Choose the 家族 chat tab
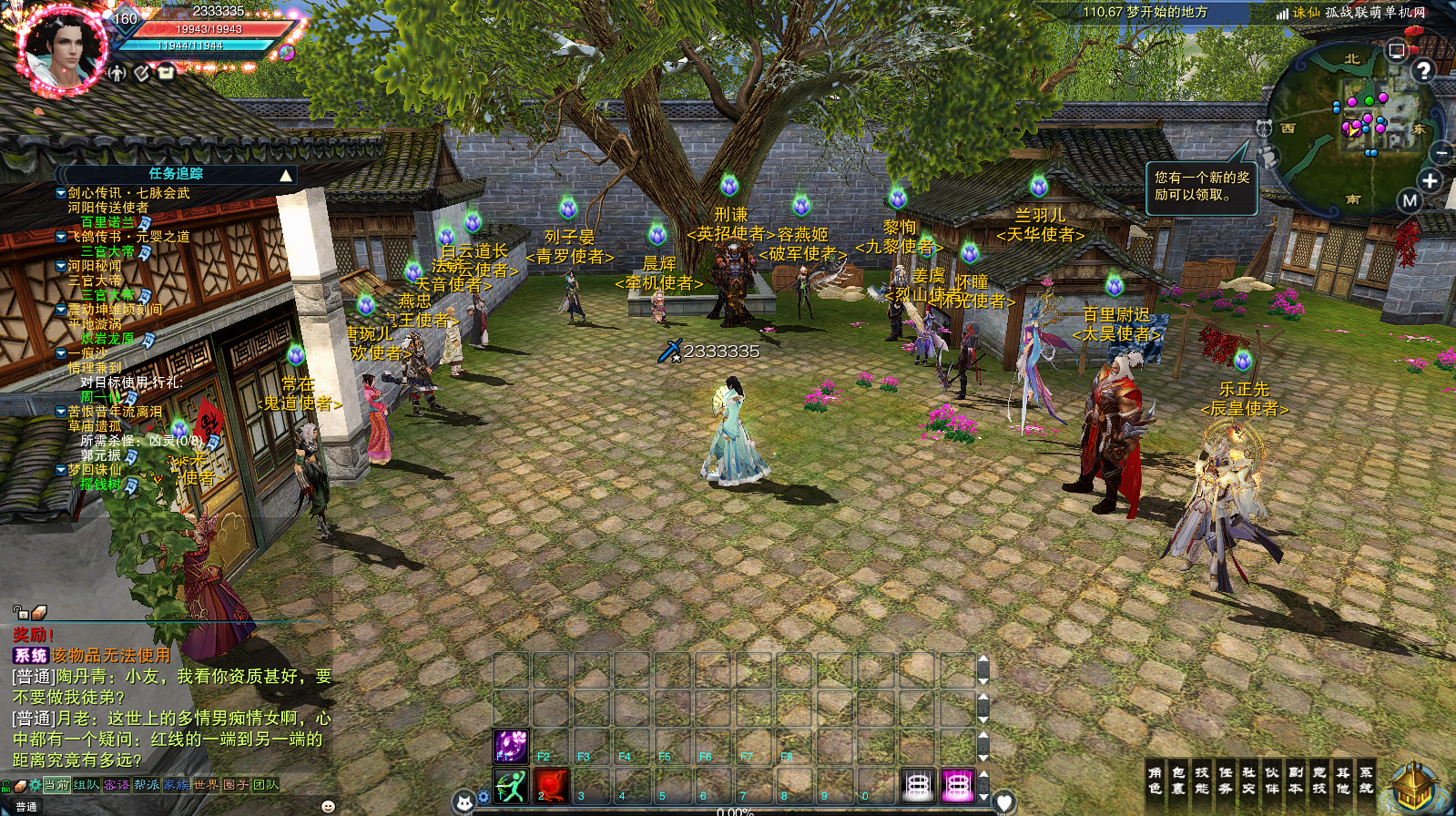1456x816 pixels. click(x=177, y=785)
